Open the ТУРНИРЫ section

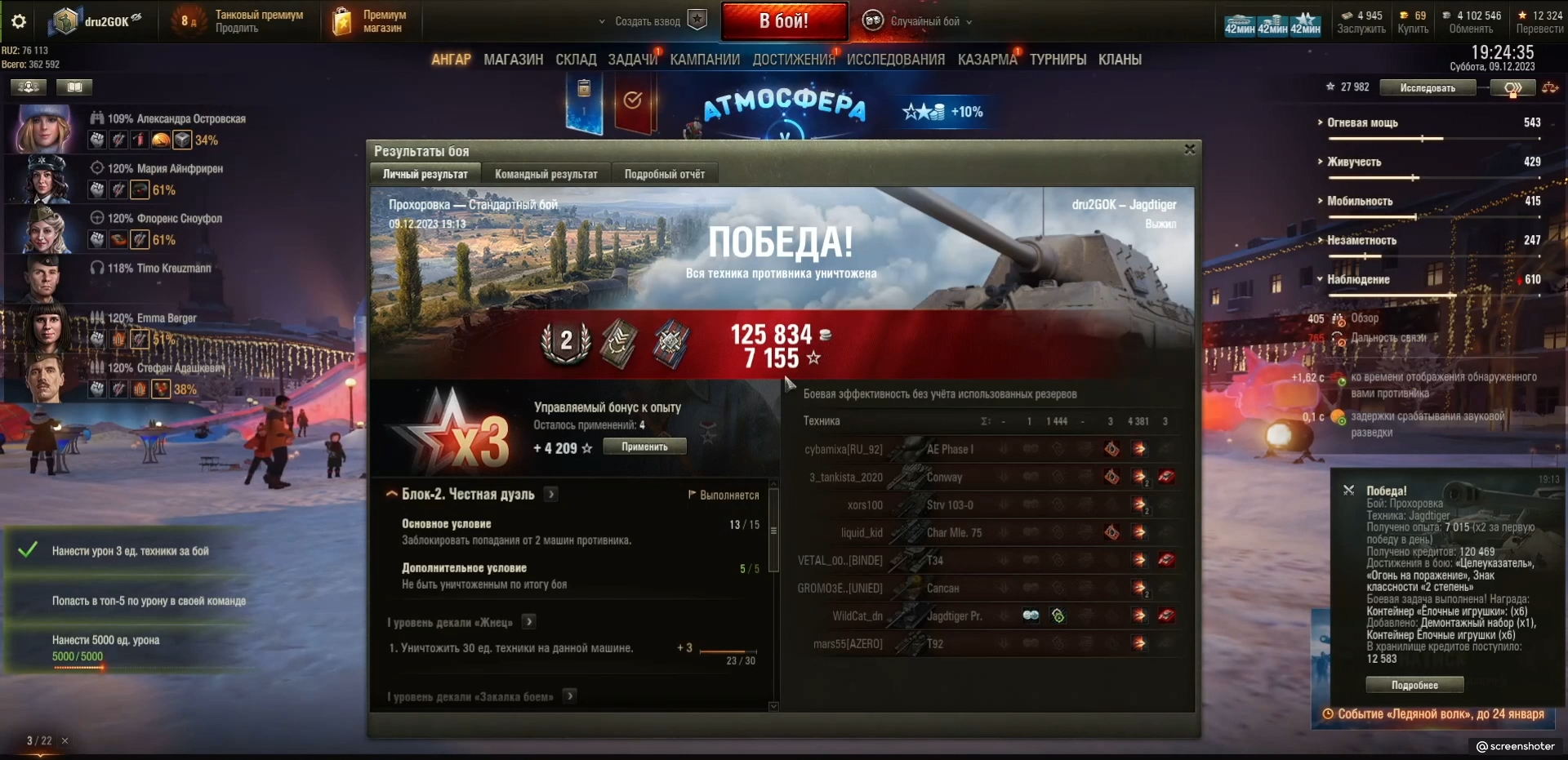coord(1058,60)
